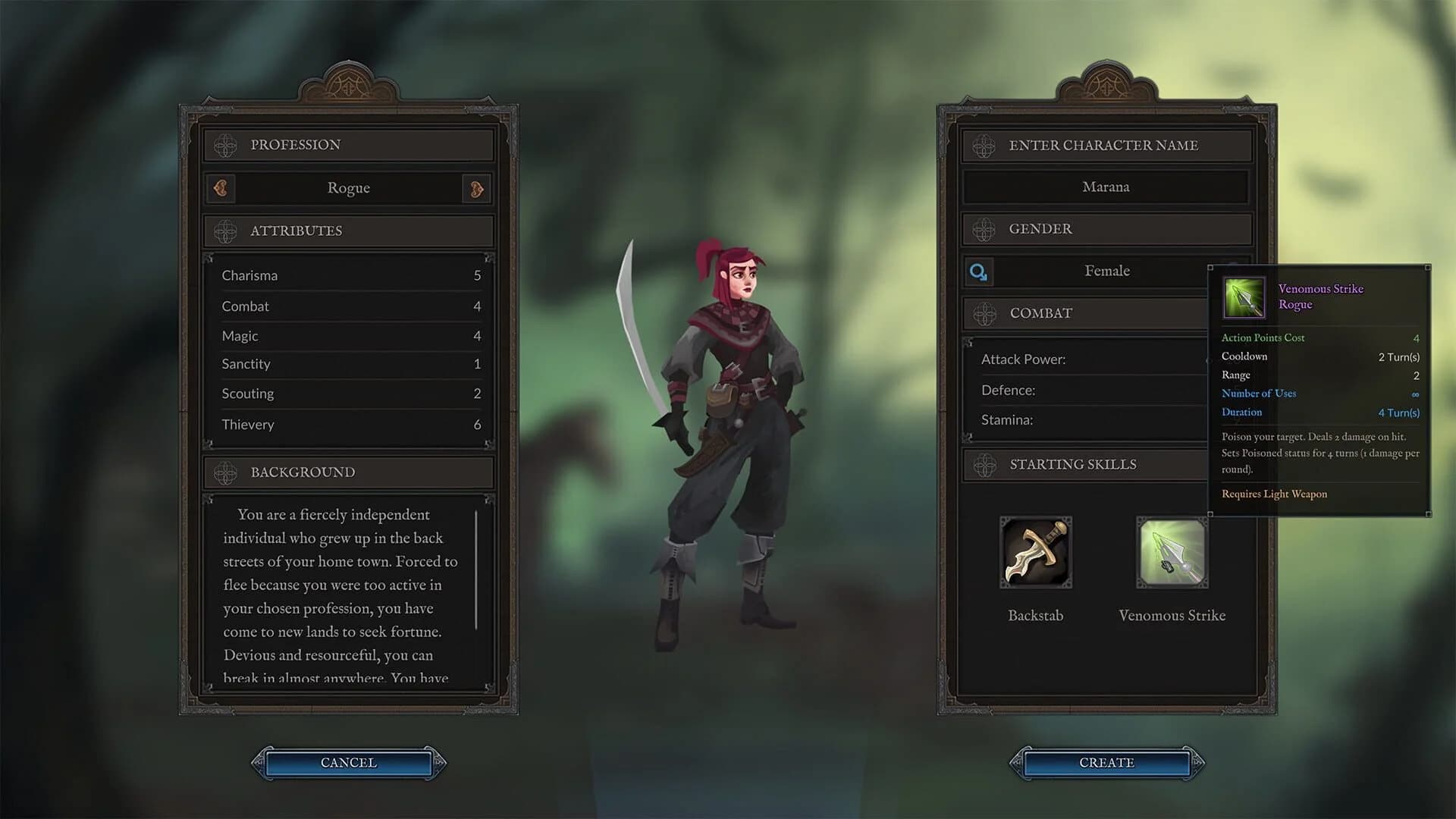
Task: Click the compass icon on the COMBAT header
Action: coord(985,313)
